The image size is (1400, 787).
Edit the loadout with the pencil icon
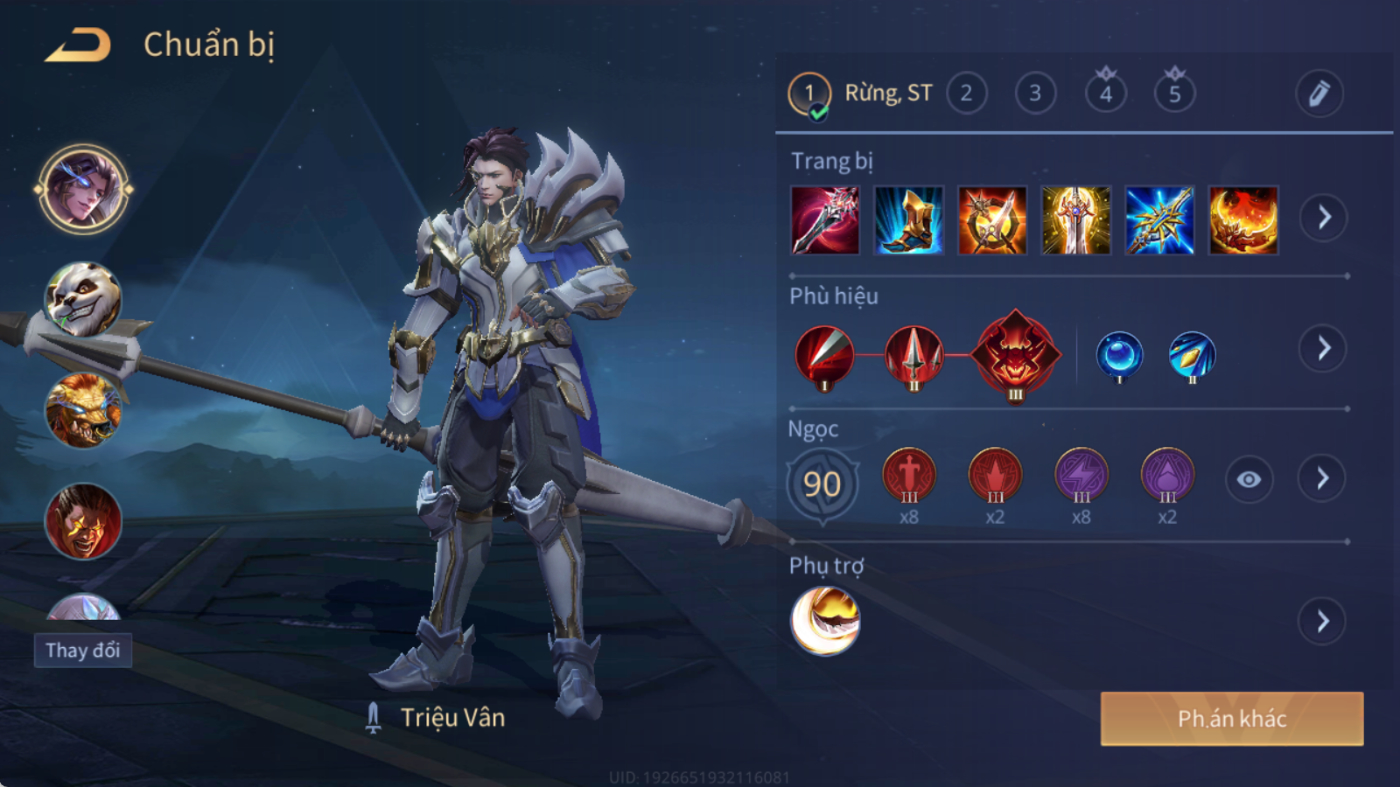[x=1319, y=94]
